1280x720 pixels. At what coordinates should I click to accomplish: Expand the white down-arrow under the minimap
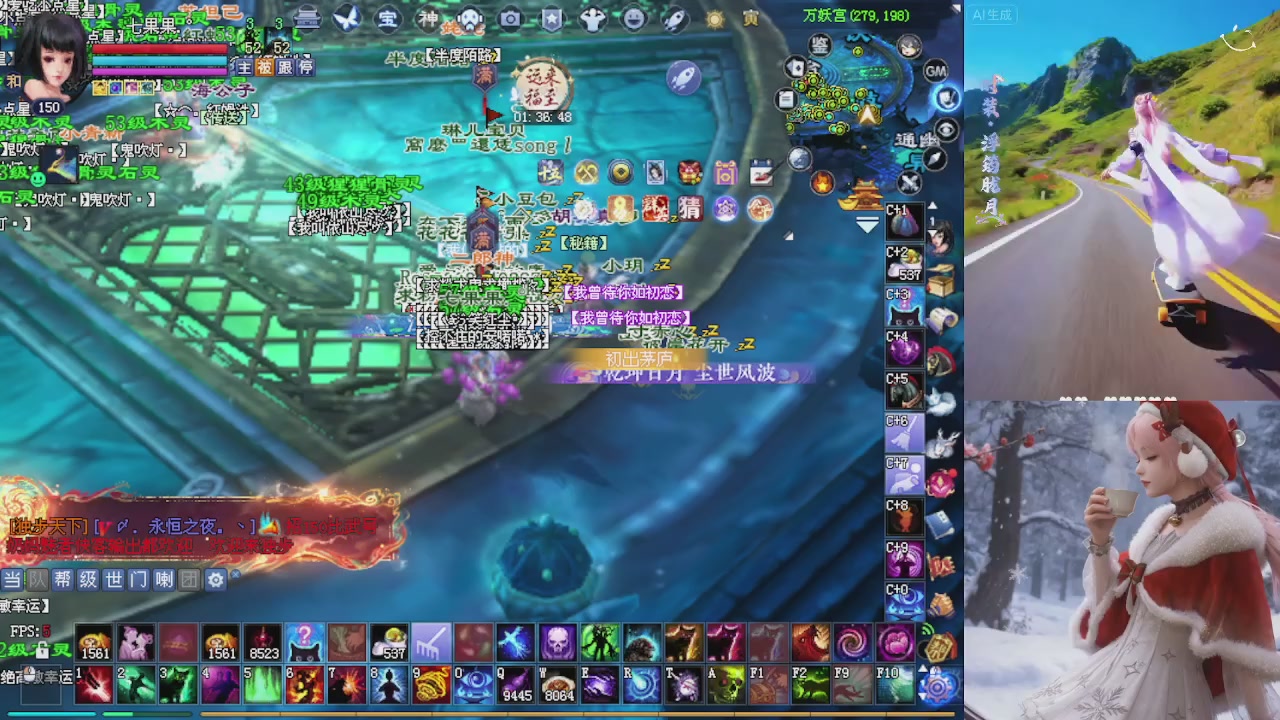866,221
